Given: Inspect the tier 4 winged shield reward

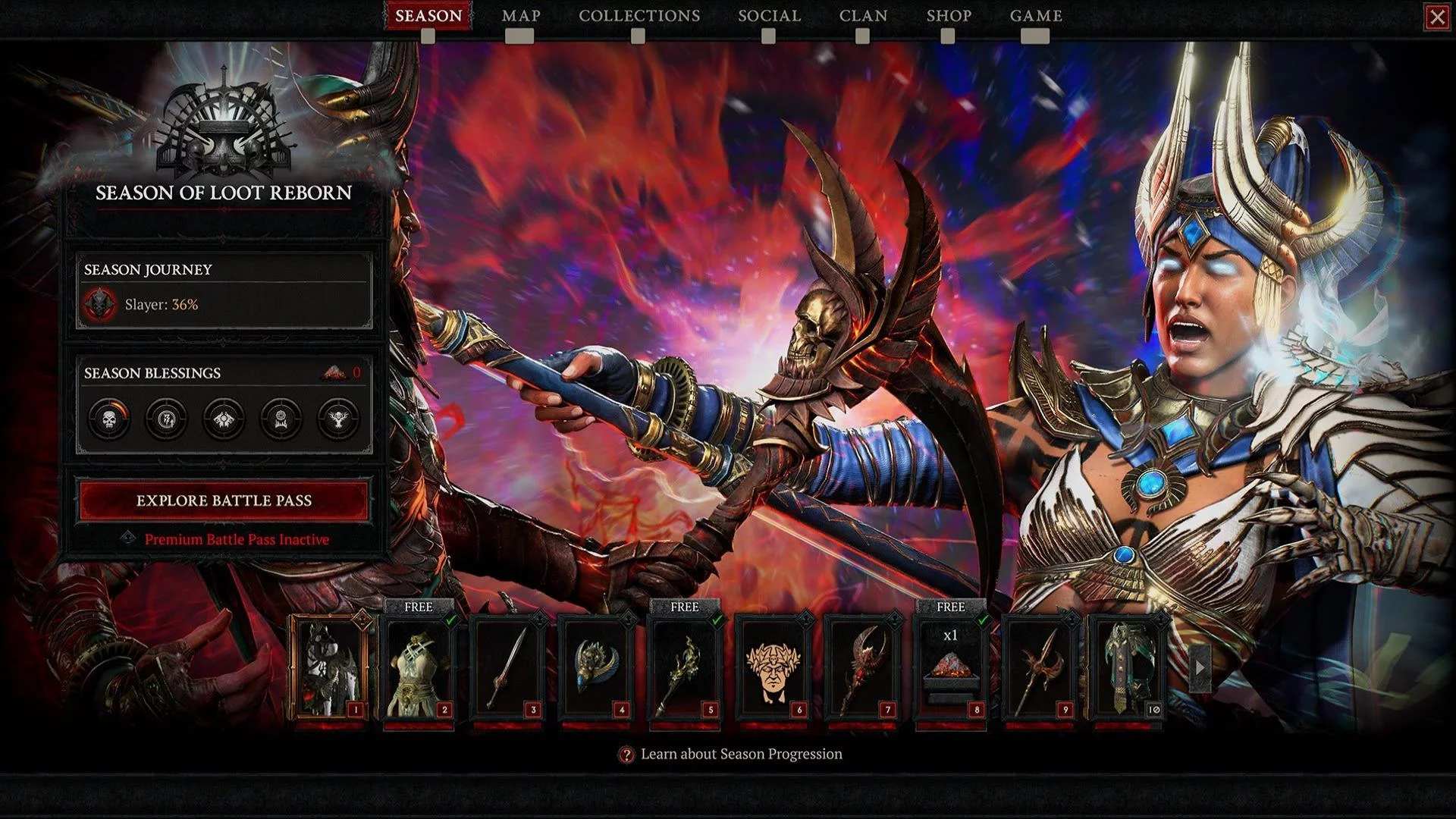Looking at the screenshot, I should (x=596, y=669).
